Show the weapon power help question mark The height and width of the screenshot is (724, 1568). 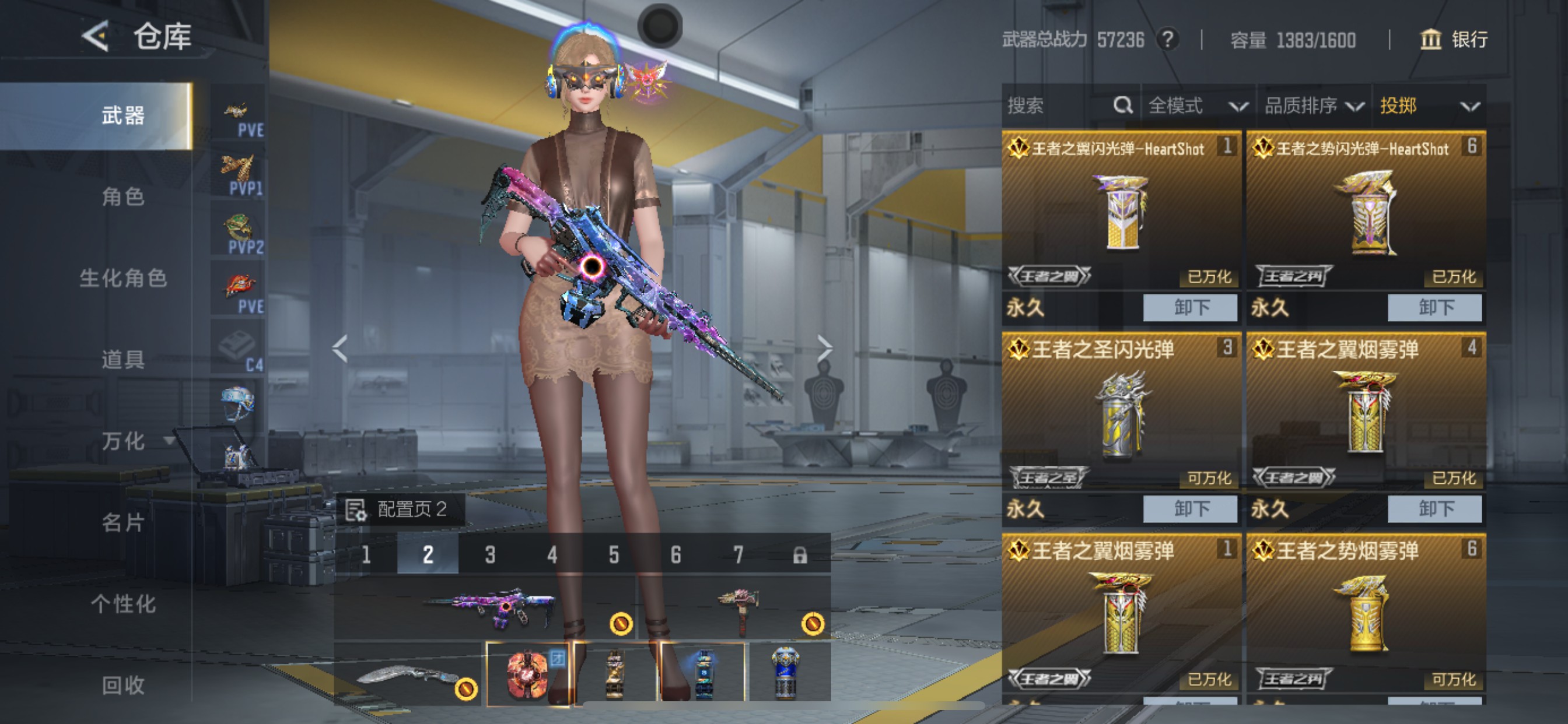1167,40
